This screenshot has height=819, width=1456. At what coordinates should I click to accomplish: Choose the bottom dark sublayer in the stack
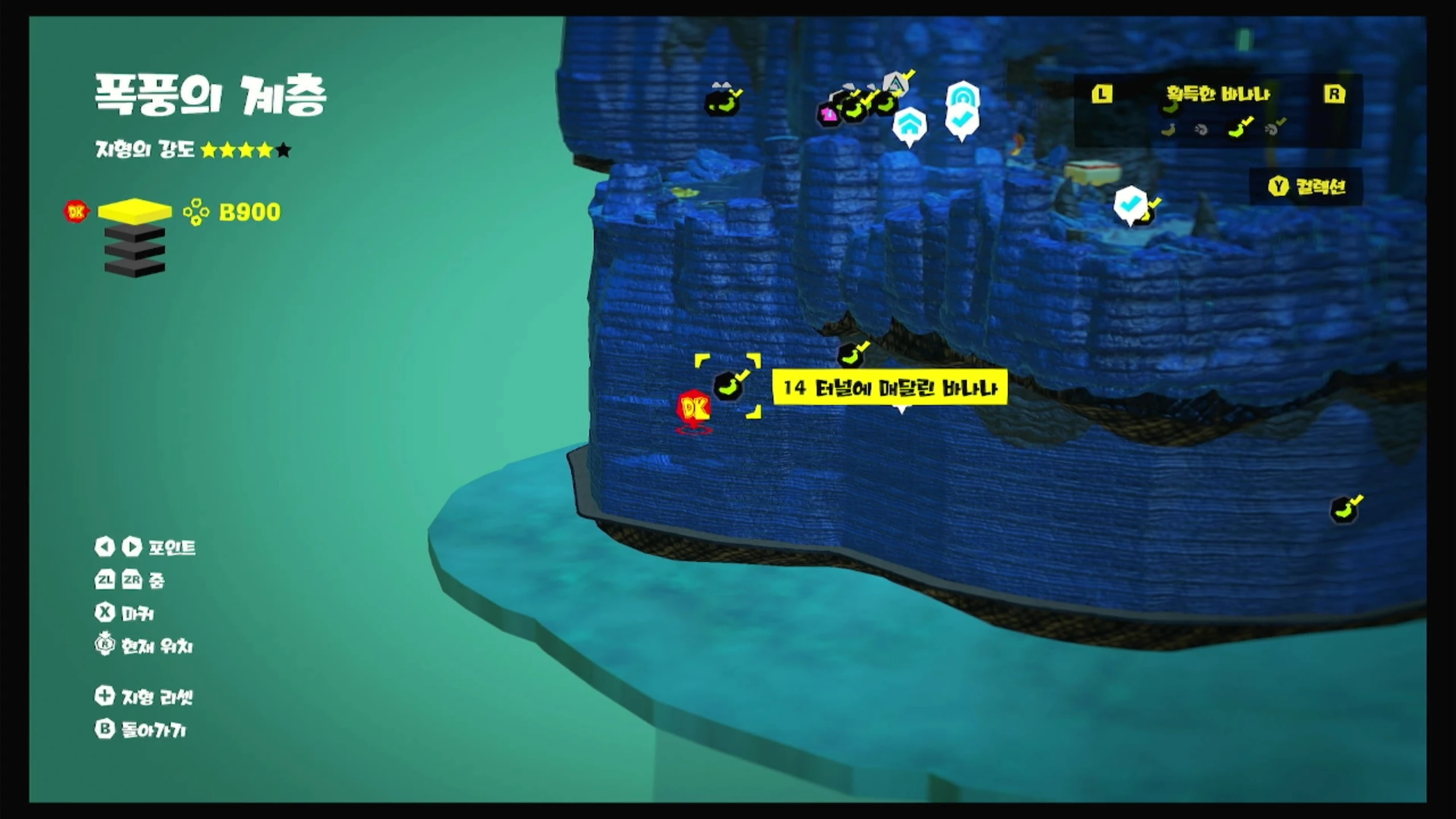point(135,267)
